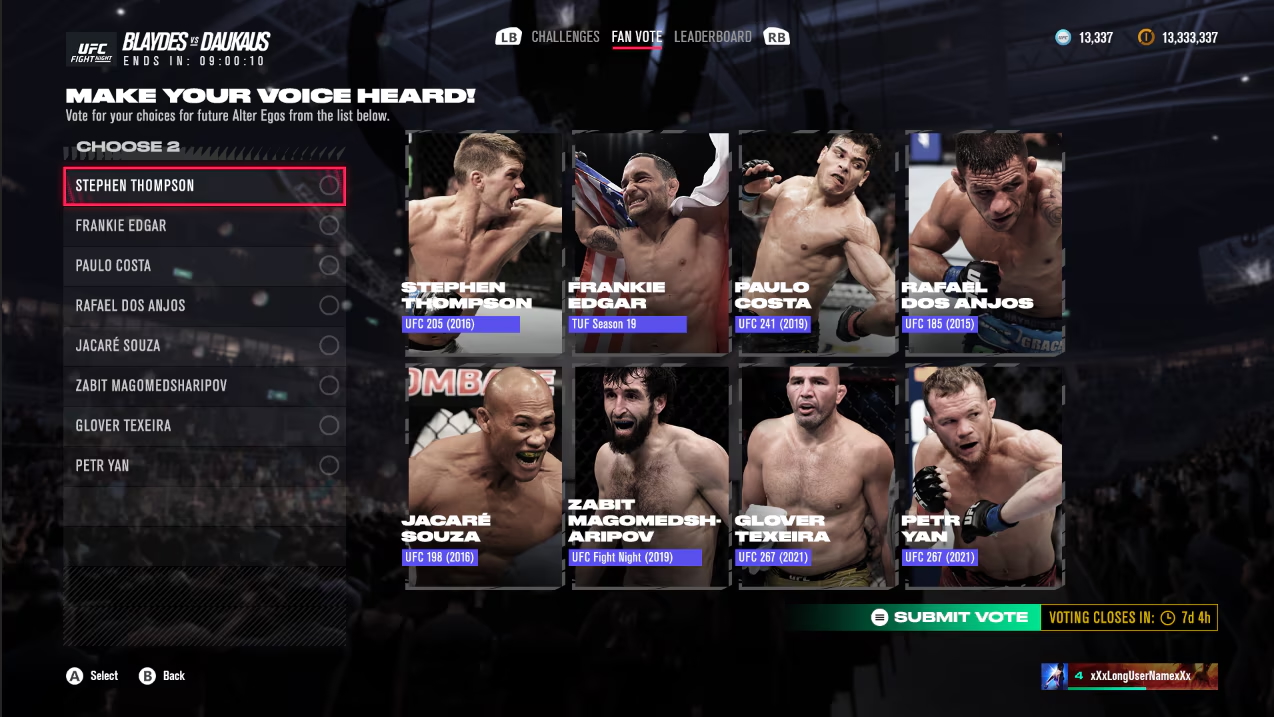
Task: Vote for Paulo Costa in the list
Action: [204, 266]
